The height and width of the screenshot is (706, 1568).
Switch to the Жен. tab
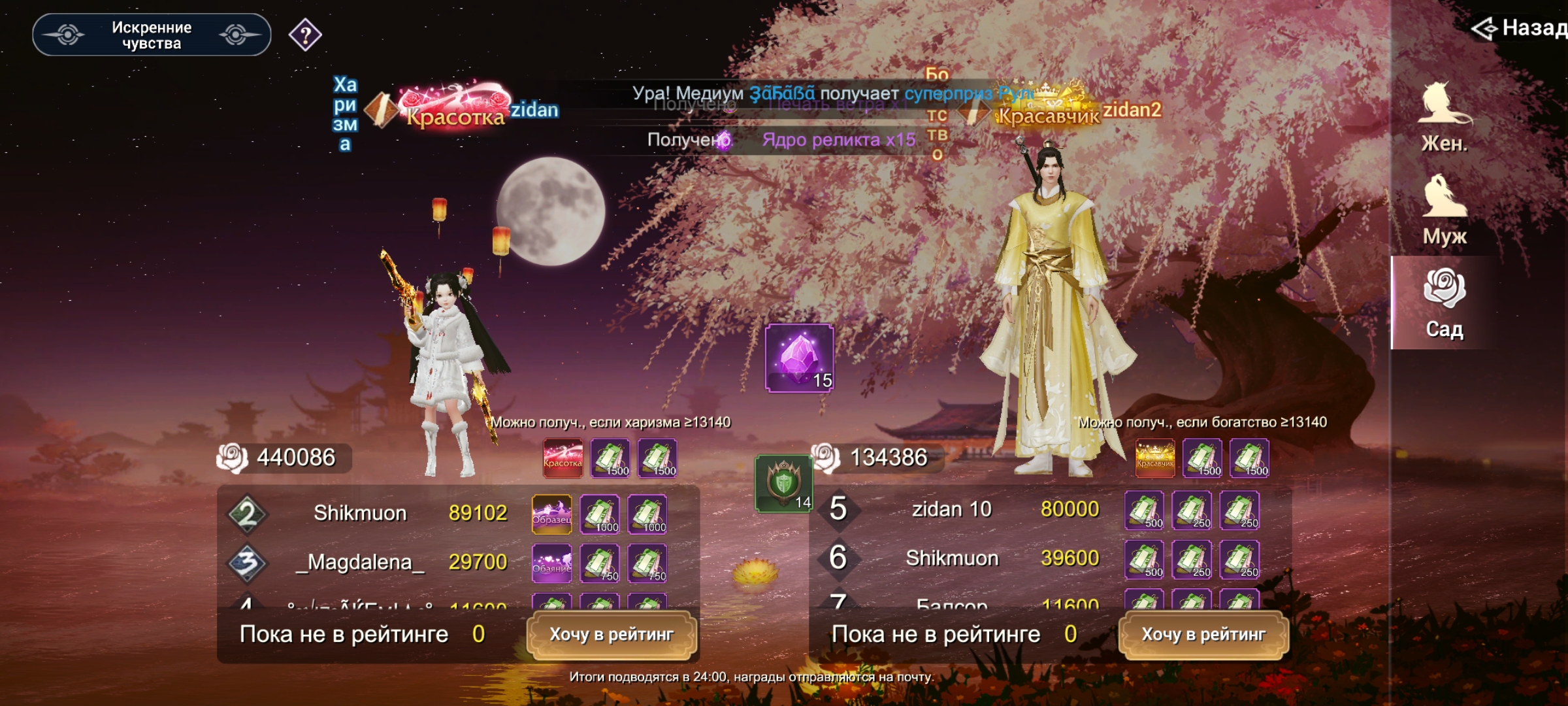(1445, 118)
